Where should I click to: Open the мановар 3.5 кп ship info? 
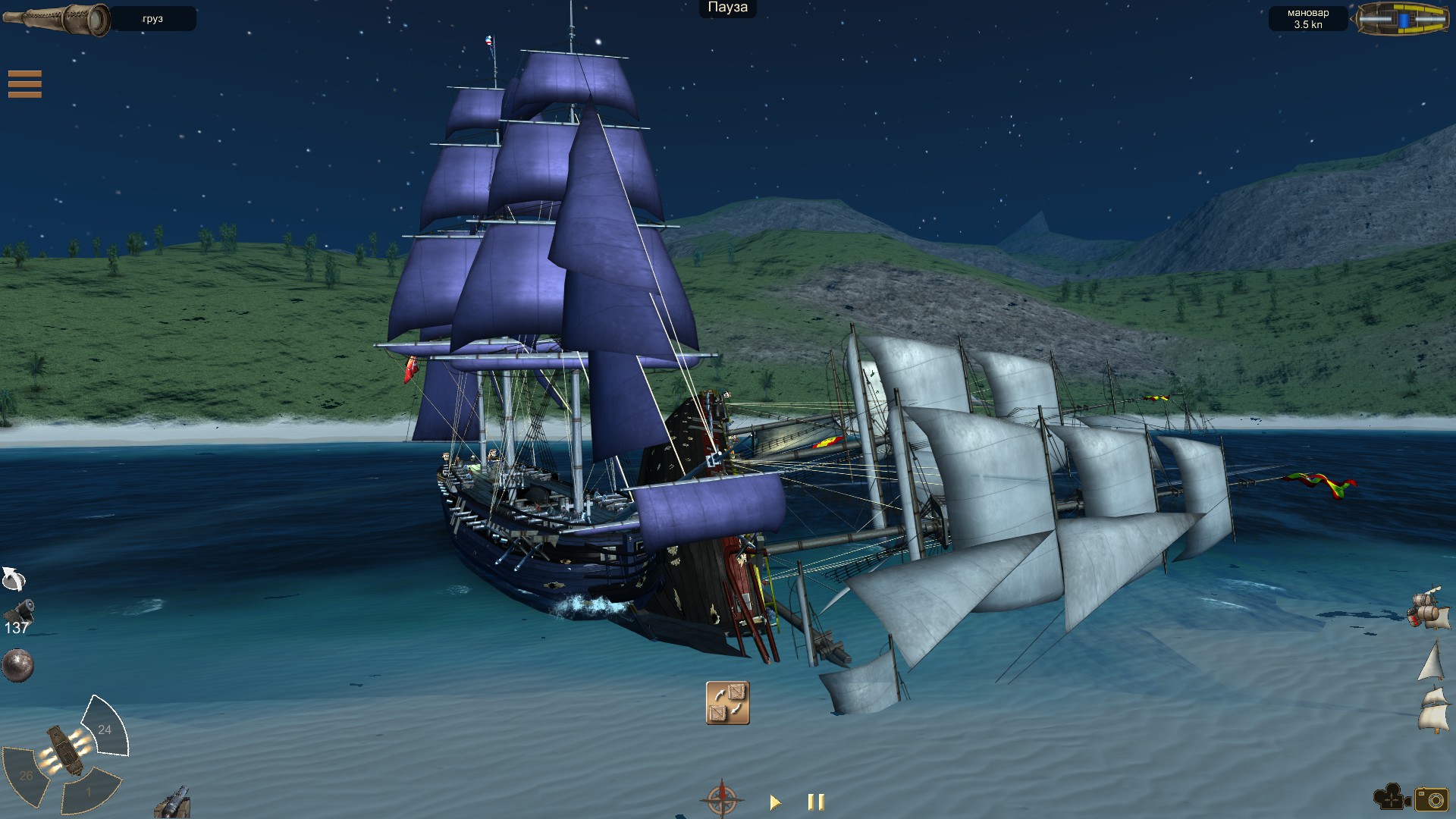tap(1308, 19)
